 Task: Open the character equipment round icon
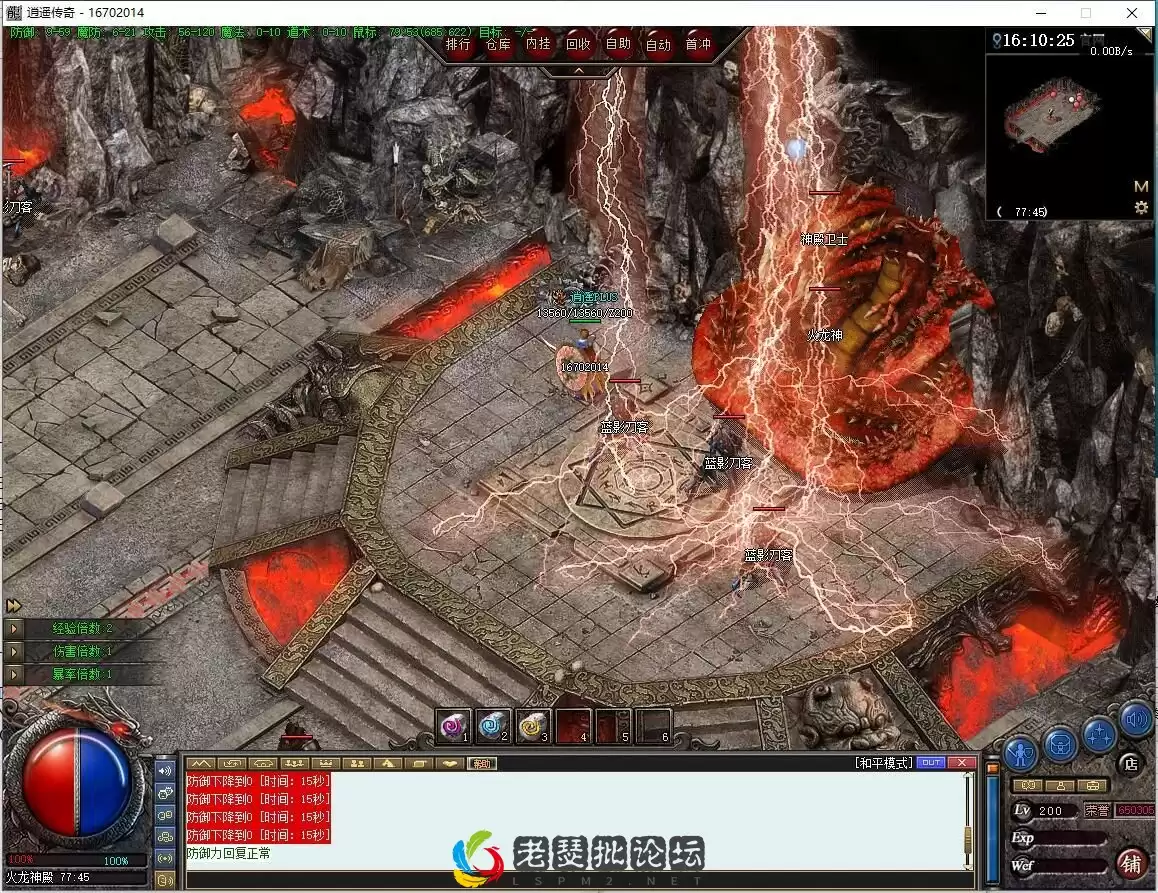1019,748
